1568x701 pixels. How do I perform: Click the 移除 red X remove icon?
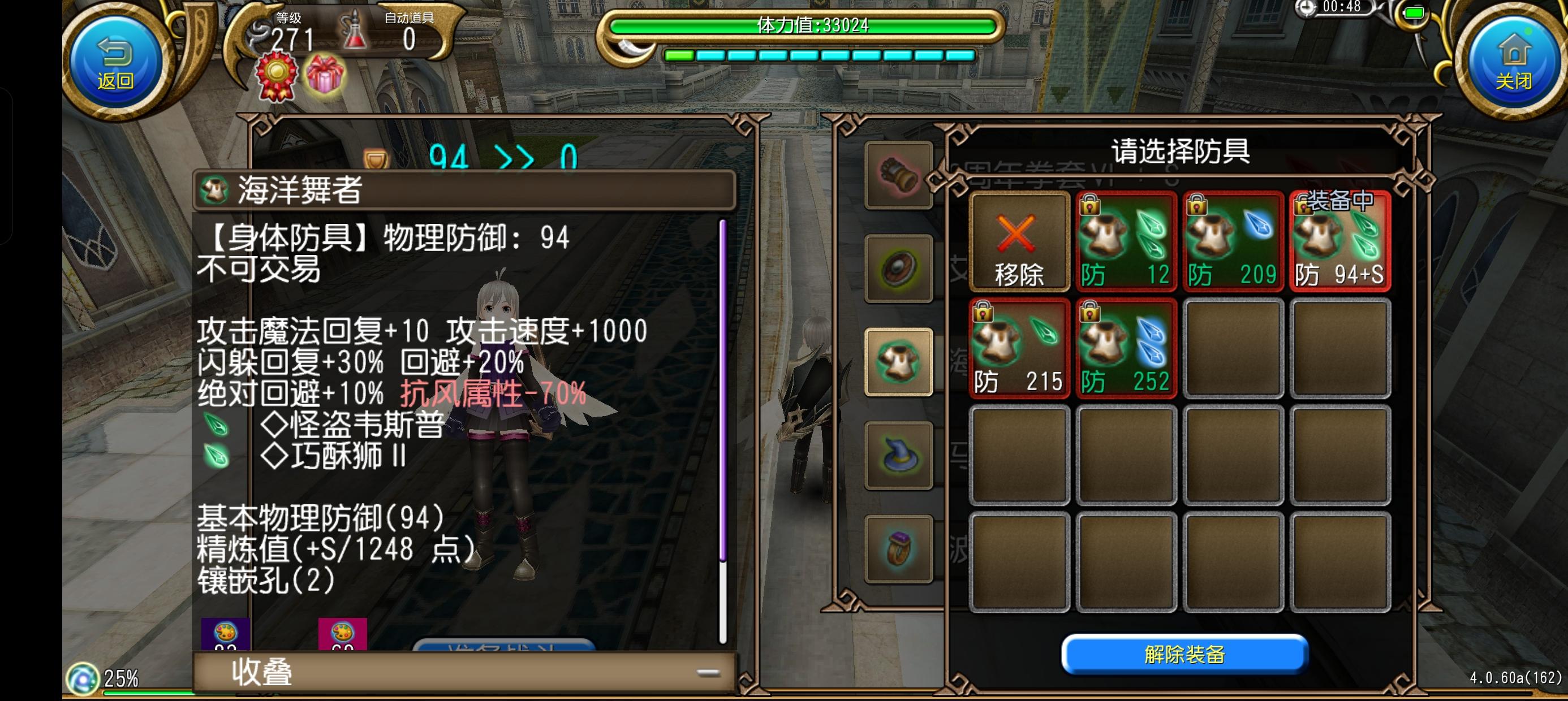(x=1020, y=240)
